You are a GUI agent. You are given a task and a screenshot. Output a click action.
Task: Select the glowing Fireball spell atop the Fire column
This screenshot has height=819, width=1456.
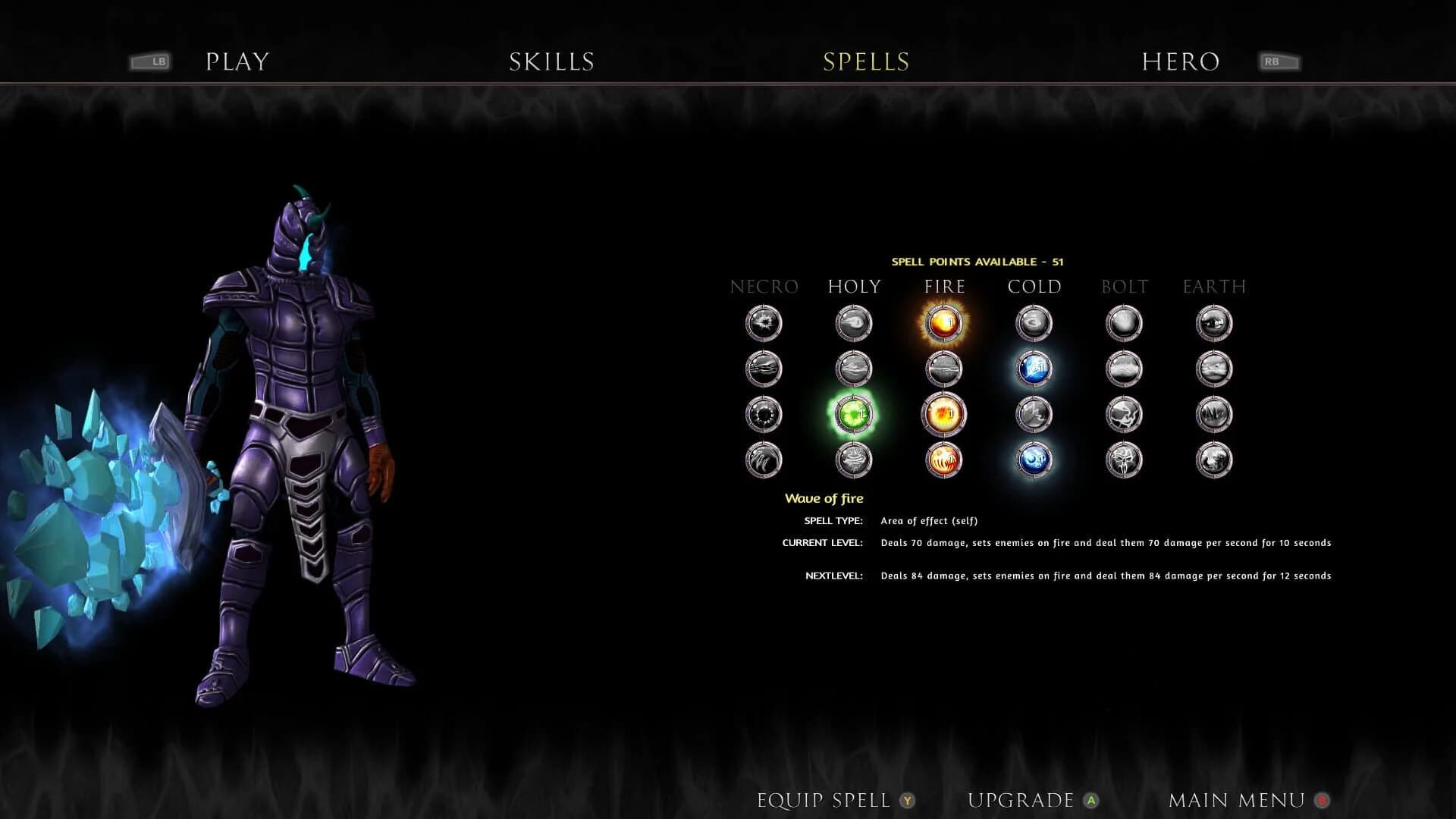[943, 322]
